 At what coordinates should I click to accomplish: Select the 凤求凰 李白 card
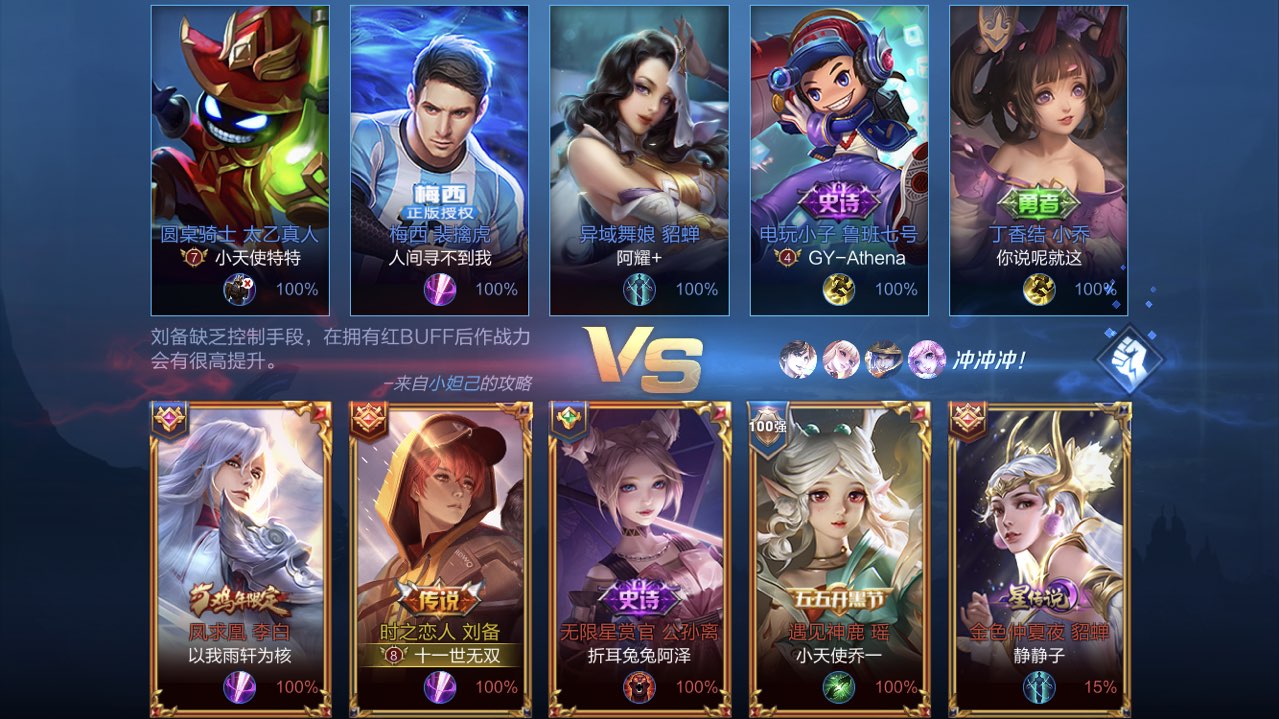[x=240, y=558]
